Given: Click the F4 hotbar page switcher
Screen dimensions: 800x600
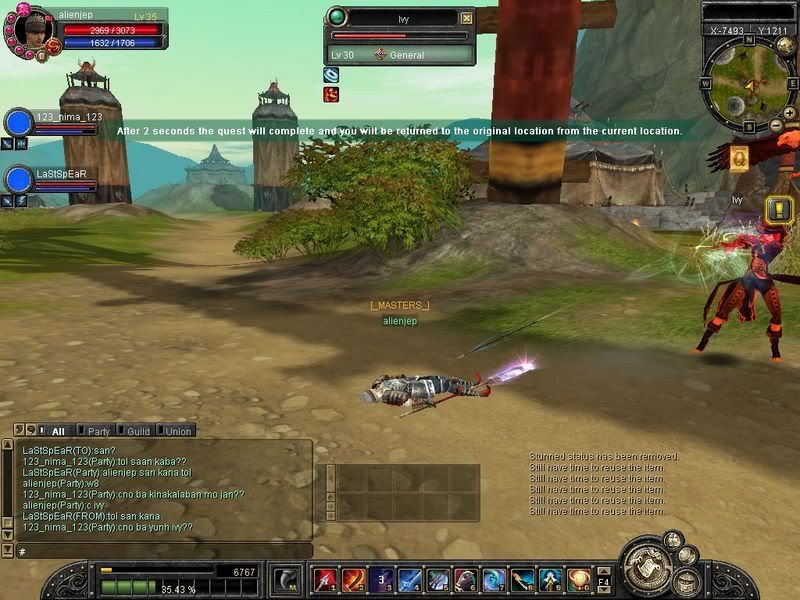Looking at the screenshot, I should click(x=604, y=579).
